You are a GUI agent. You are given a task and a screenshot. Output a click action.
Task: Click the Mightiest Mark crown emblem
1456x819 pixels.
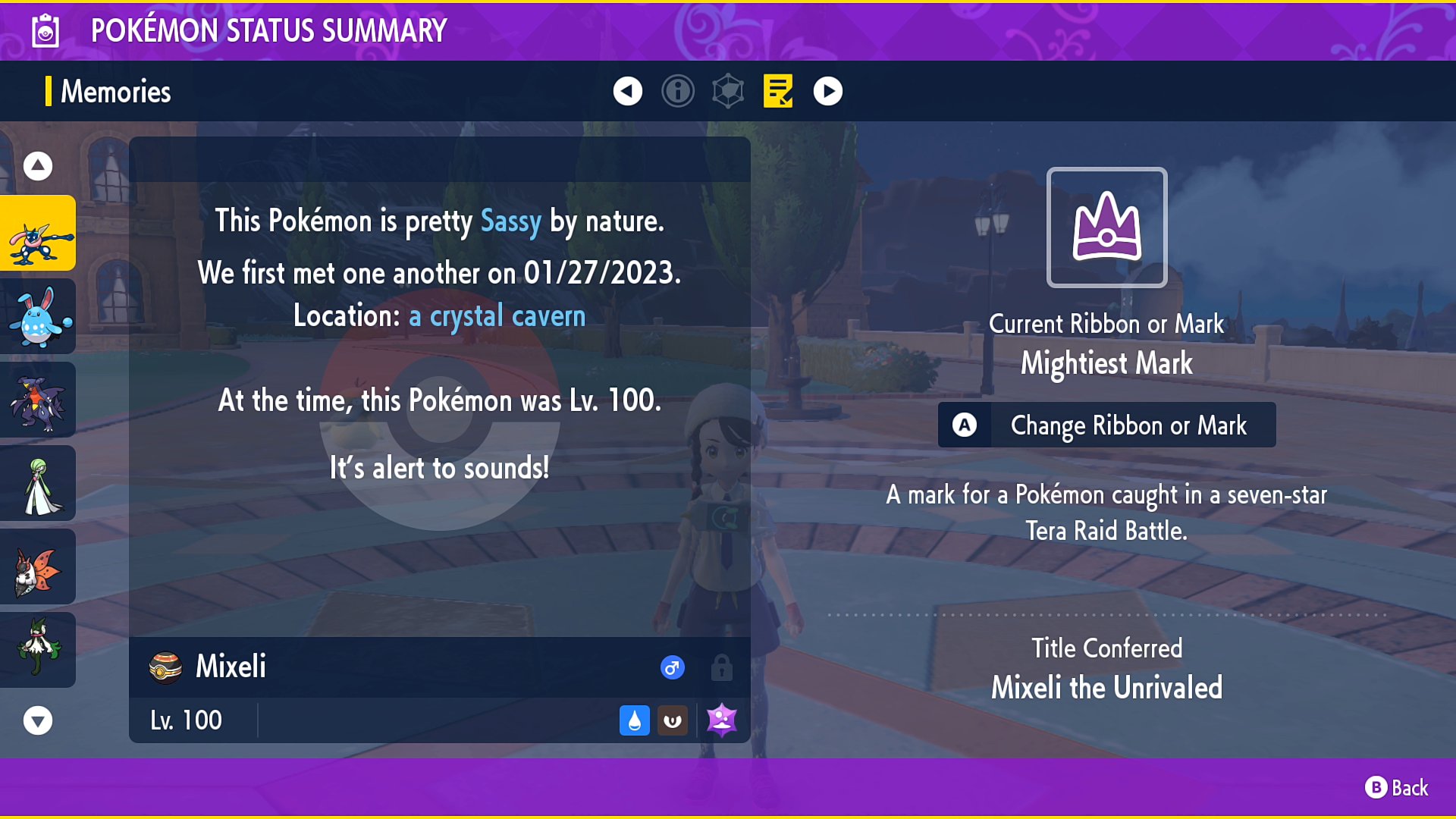(x=1106, y=227)
